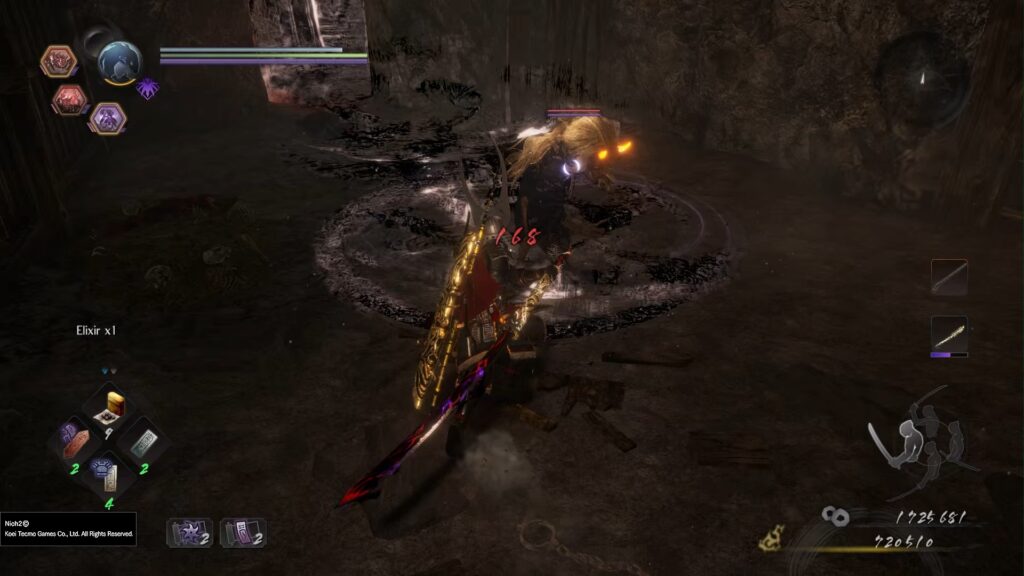Equip the golden weapon slot
1024x576 pixels.
coord(949,334)
